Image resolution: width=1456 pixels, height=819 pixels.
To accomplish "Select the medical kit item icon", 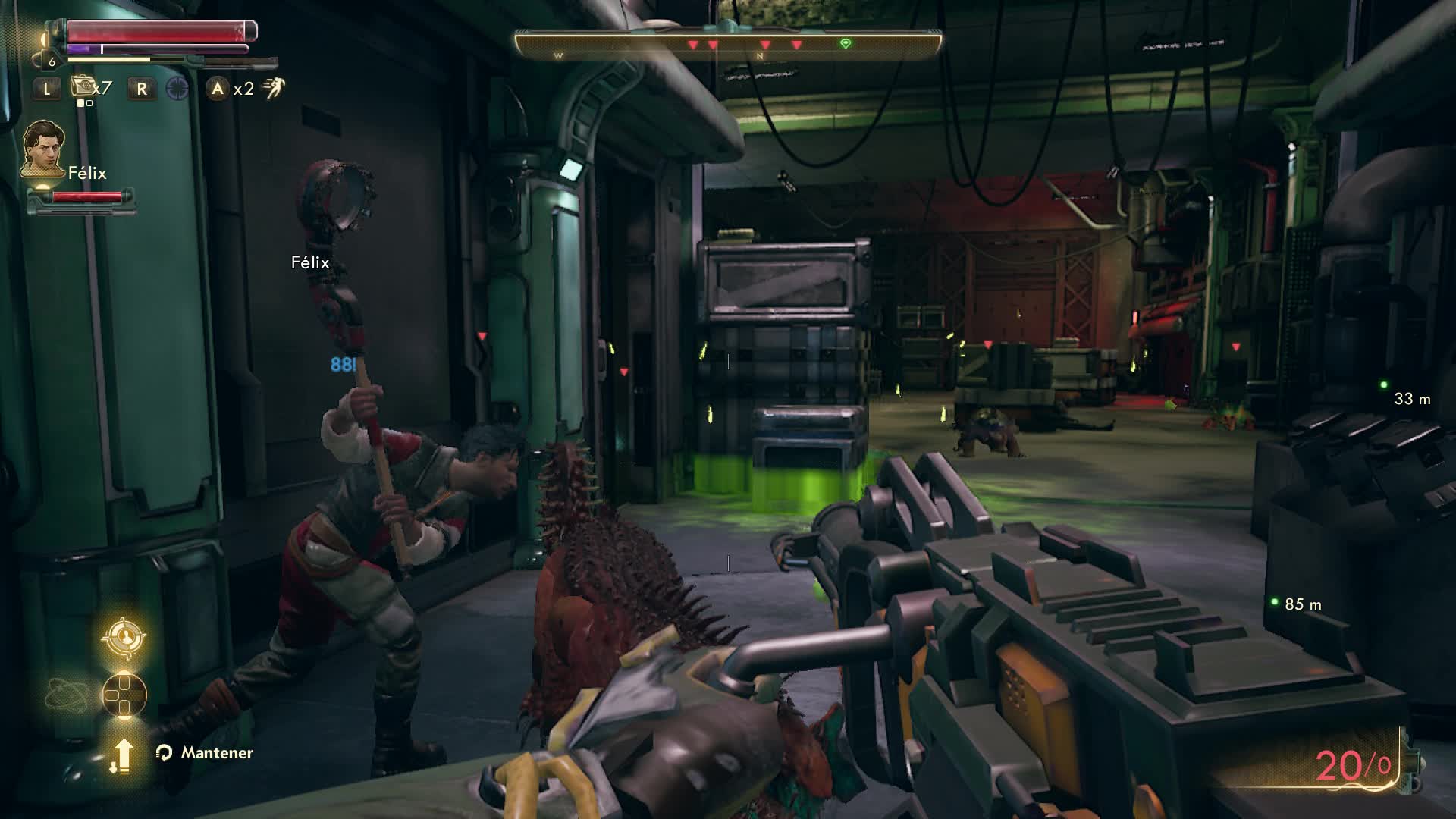I will coord(82,87).
